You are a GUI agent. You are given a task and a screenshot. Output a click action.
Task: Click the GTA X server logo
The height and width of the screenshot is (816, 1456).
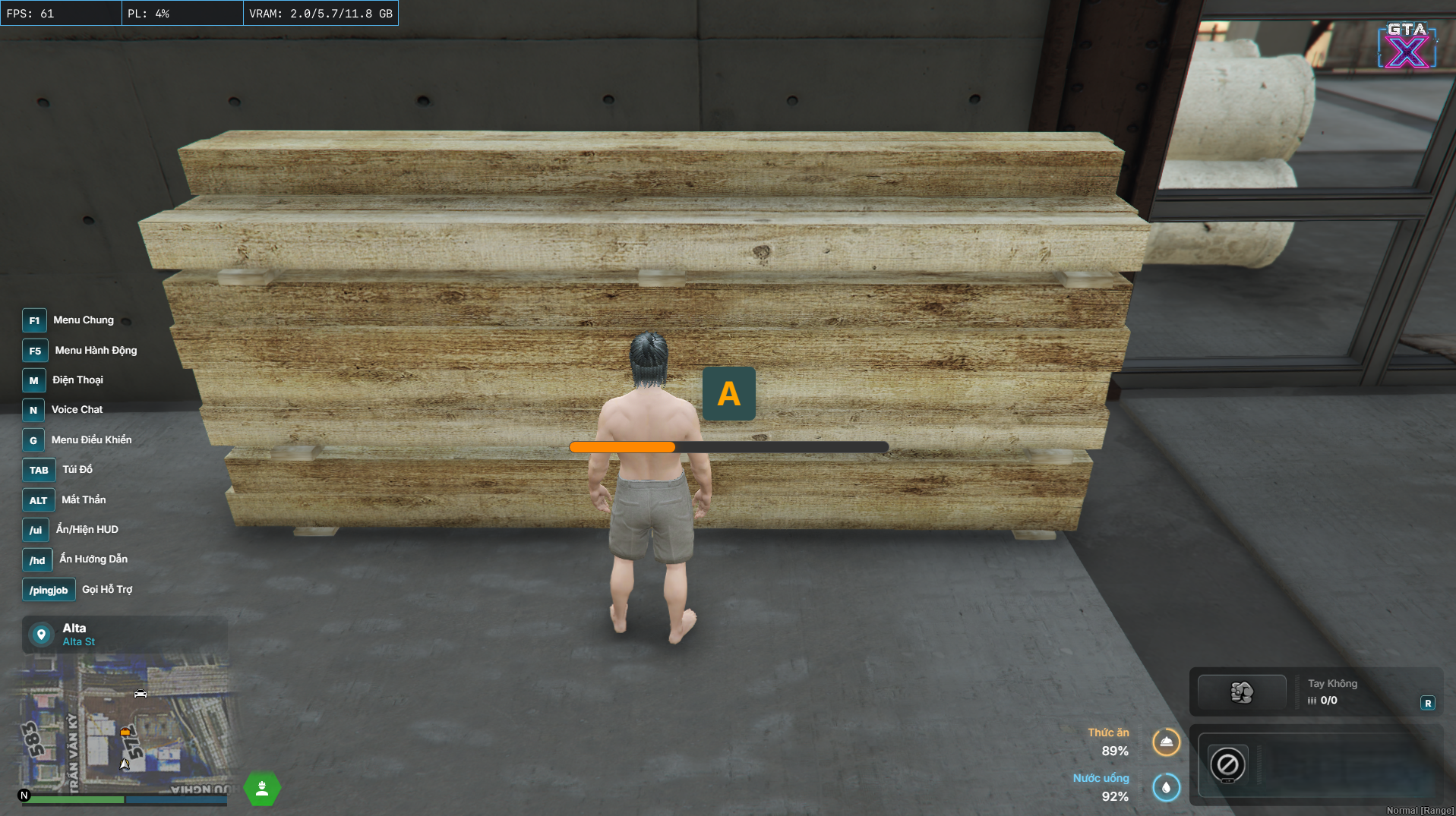pos(1407,46)
